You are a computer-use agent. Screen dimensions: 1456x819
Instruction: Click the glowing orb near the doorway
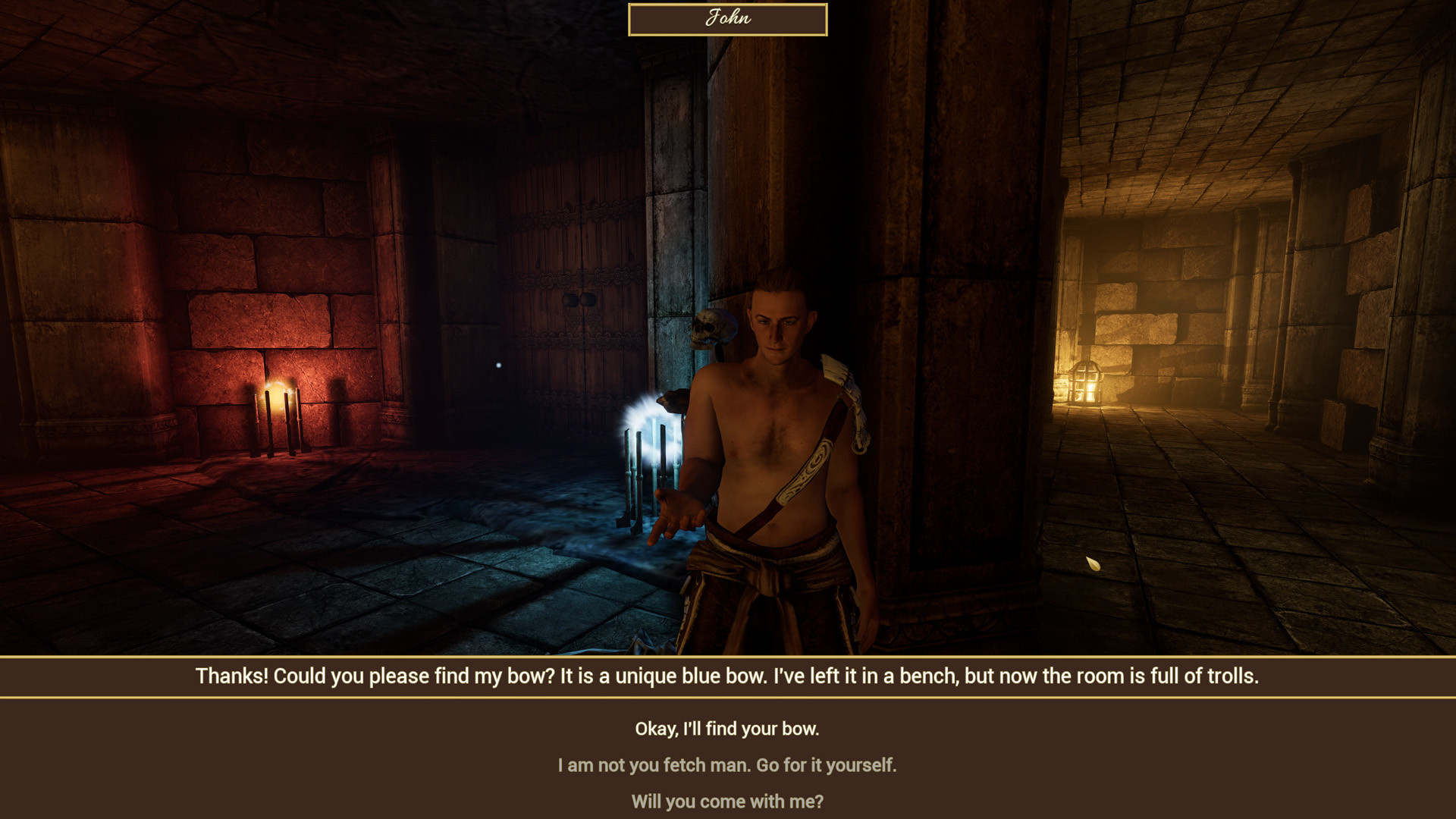click(498, 365)
